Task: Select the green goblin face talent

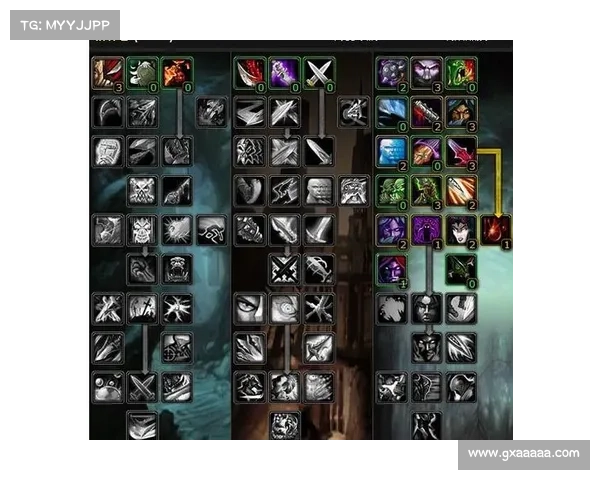Action: coord(392,189)
